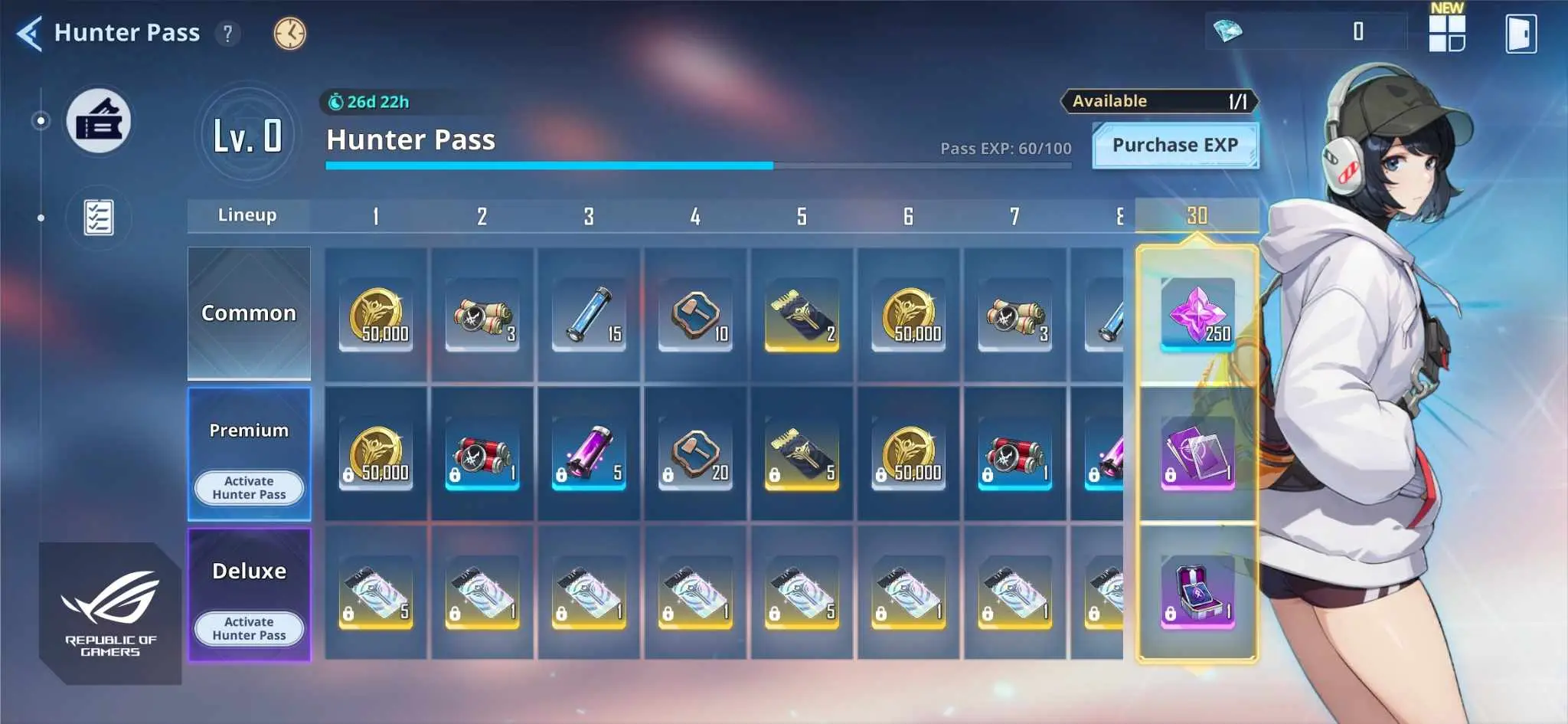
Task: Click the gold clock icon
Action: [289, 34]
